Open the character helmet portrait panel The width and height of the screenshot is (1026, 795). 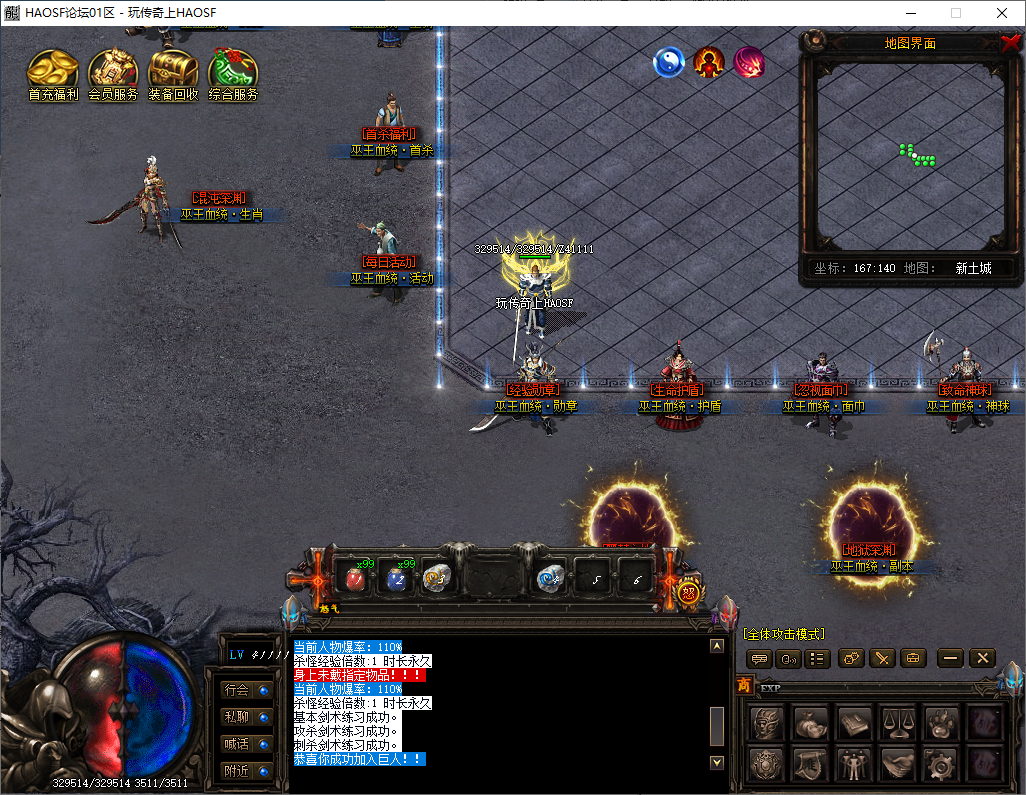tap(768, 722)
